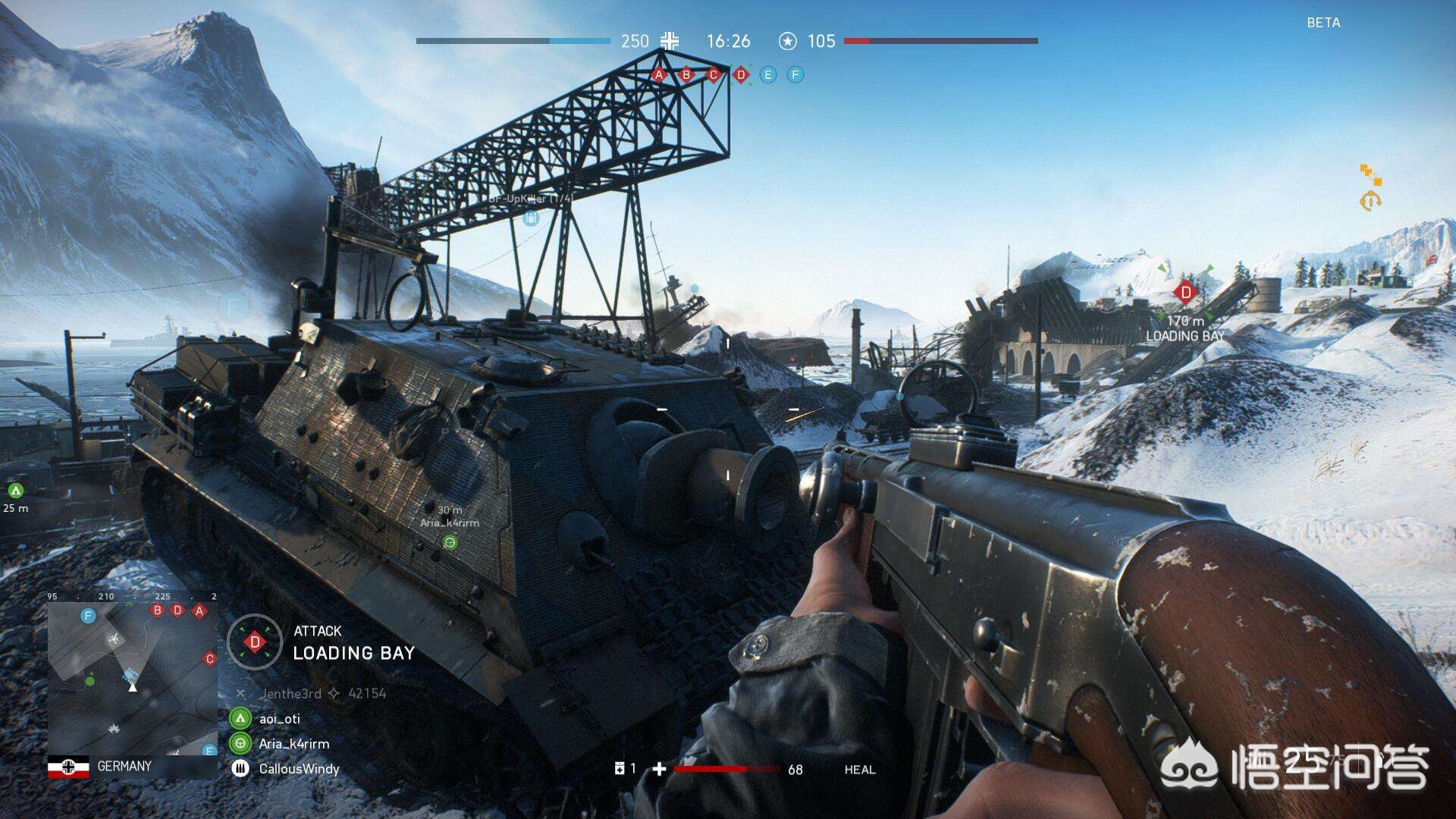Click the Loading Bay 170 m objective marker
Image resolution: width=1456 pixels, height=819 pixels.
(1185, 292)
